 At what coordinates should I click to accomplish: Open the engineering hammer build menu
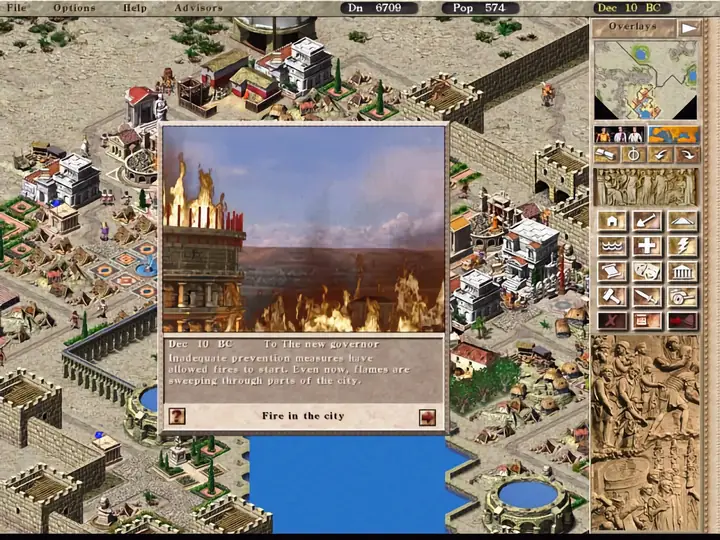tap(612, 296)
